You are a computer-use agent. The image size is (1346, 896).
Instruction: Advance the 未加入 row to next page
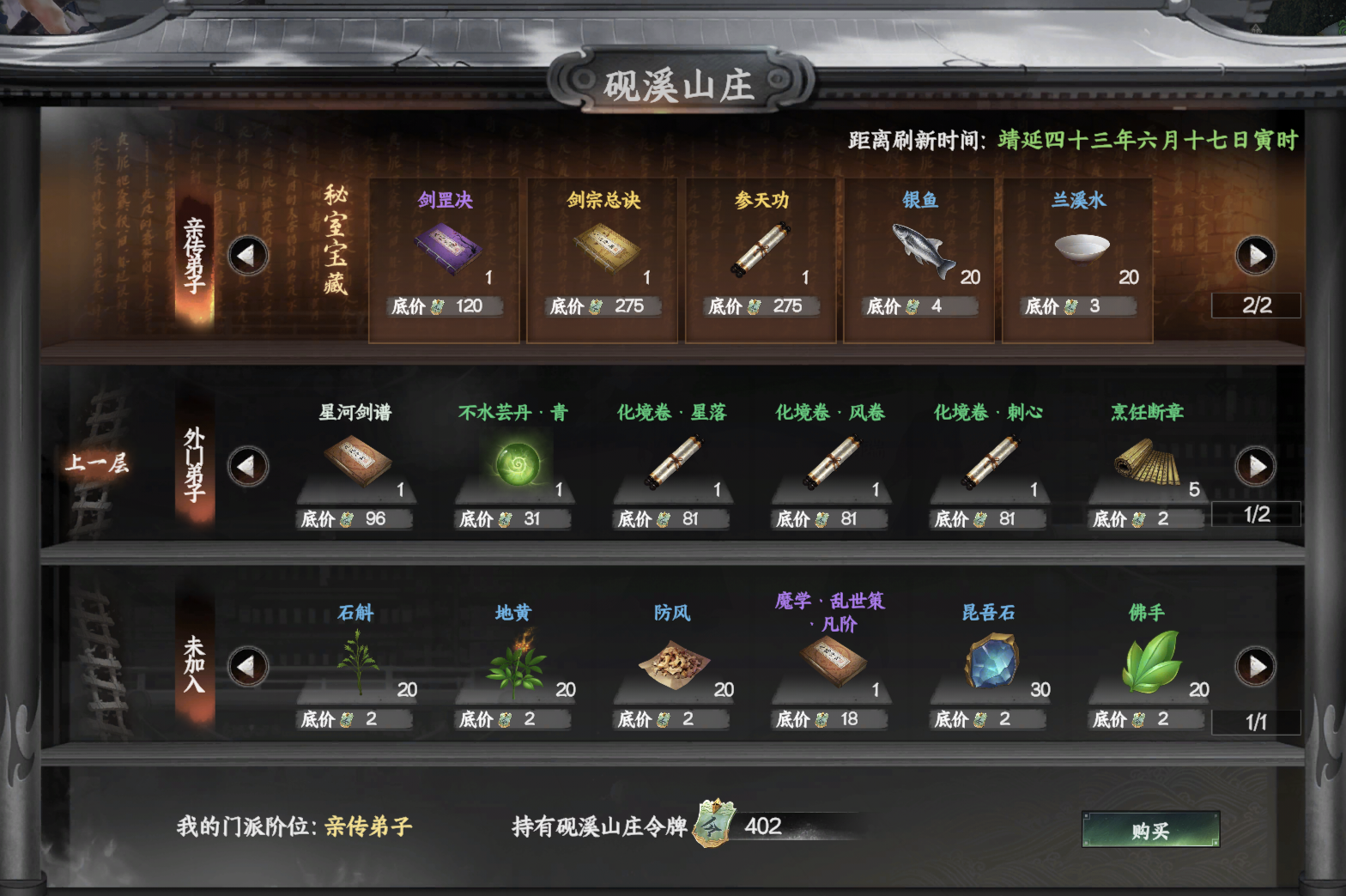coord(1255,667)
